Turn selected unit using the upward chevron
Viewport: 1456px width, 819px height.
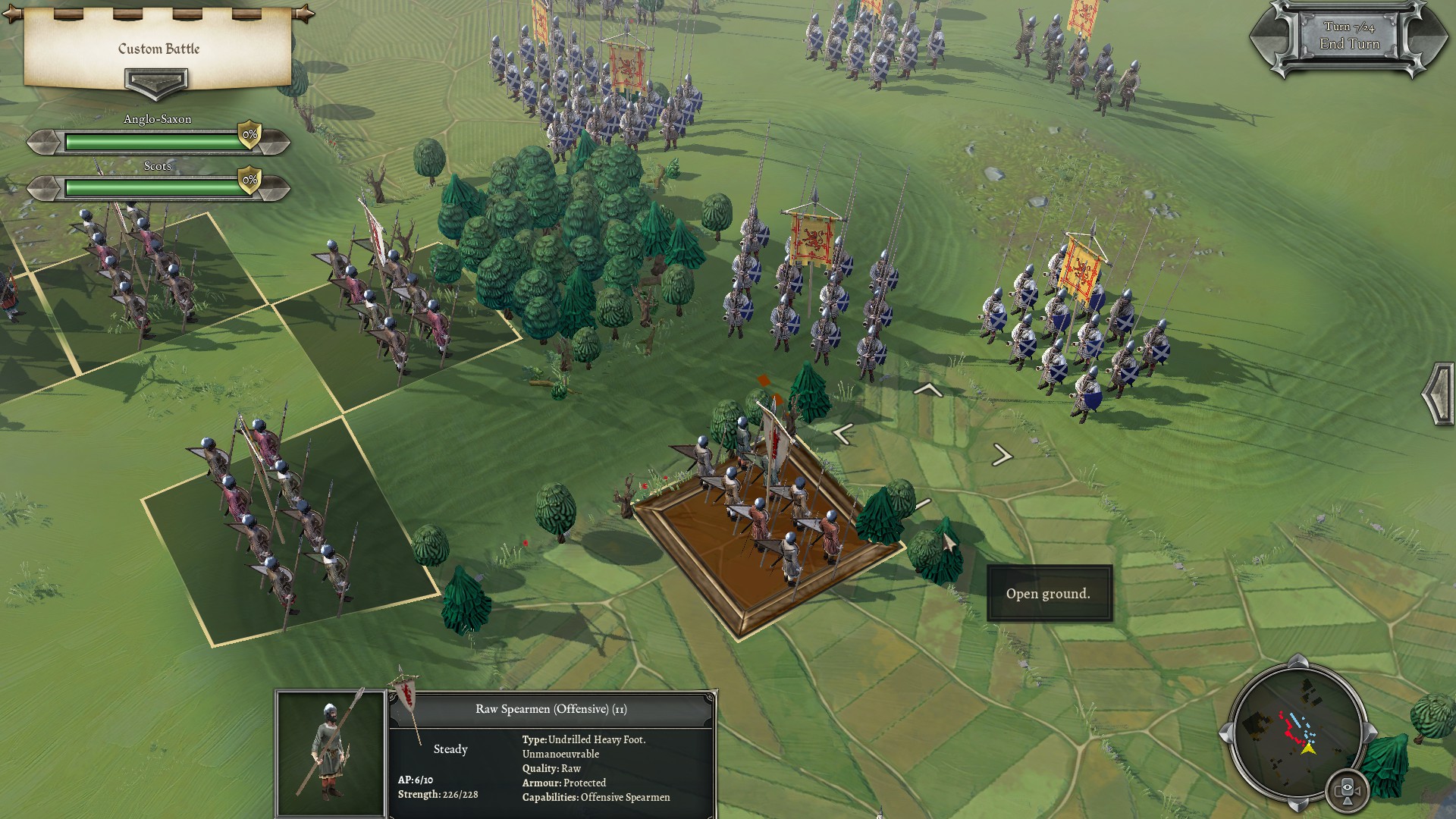[x=928, y=390]
